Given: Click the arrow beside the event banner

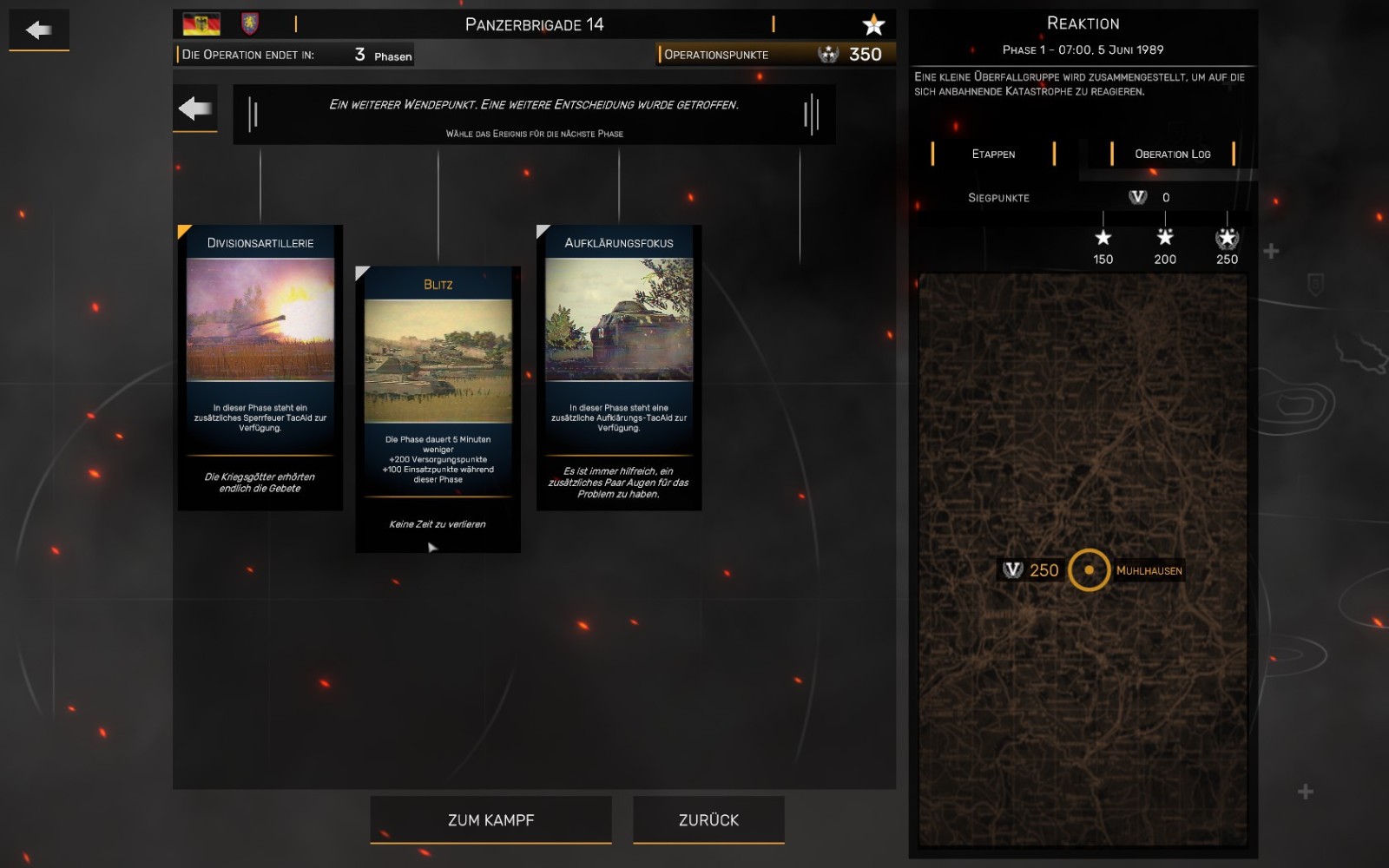Looking at the screenshot, I should pos(195,108).
